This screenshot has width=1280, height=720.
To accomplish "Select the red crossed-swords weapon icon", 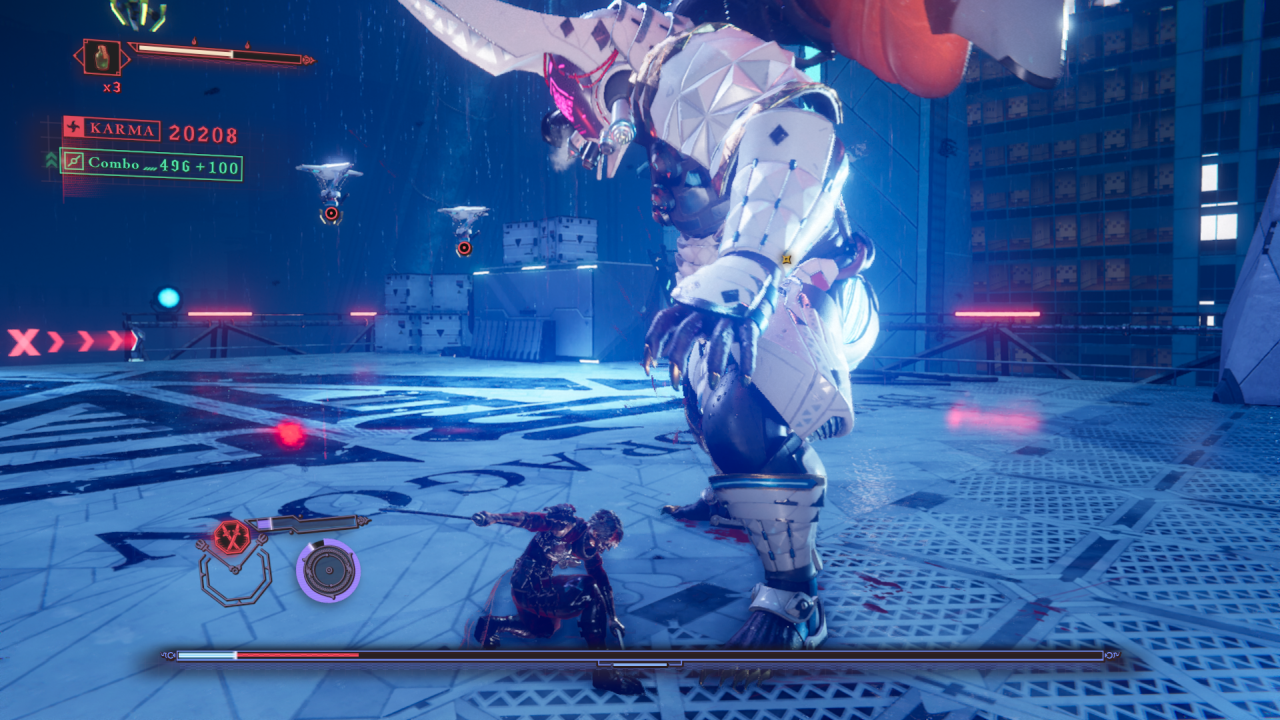I will [x=232, y=537].
